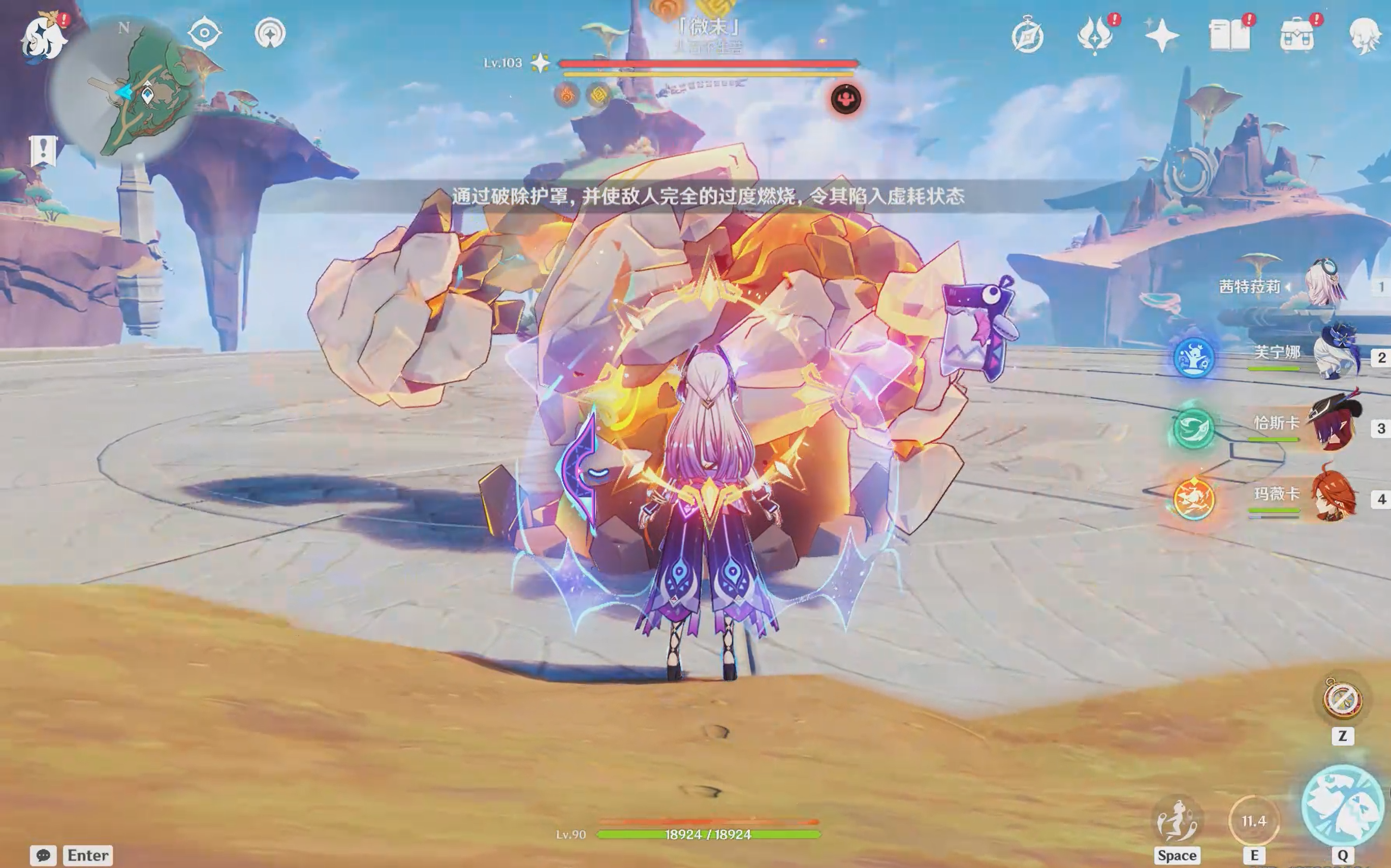The height and width of the screenshot is (868, 1391).
Task: Open the quest marker with exclamation mark
Action: tap(43, 151)
